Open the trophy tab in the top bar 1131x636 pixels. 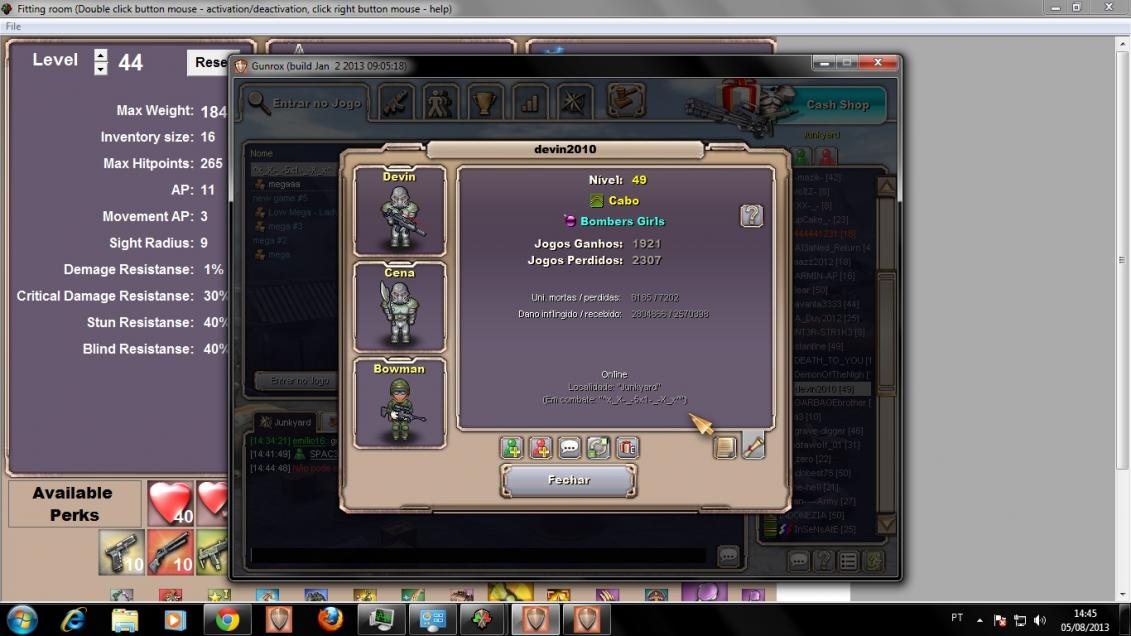(485, 102)
